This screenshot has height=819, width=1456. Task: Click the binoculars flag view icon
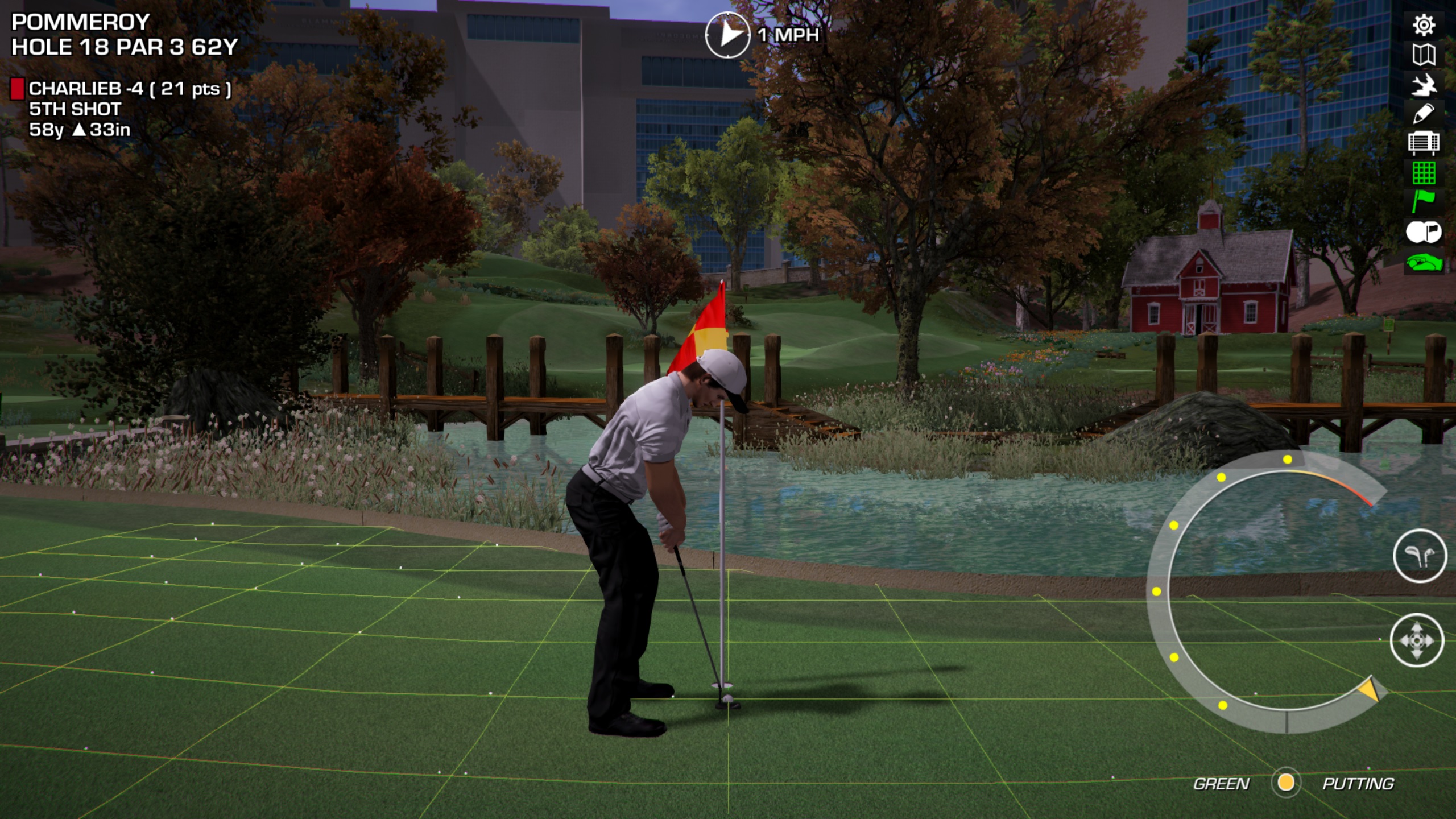[1424, 232]
